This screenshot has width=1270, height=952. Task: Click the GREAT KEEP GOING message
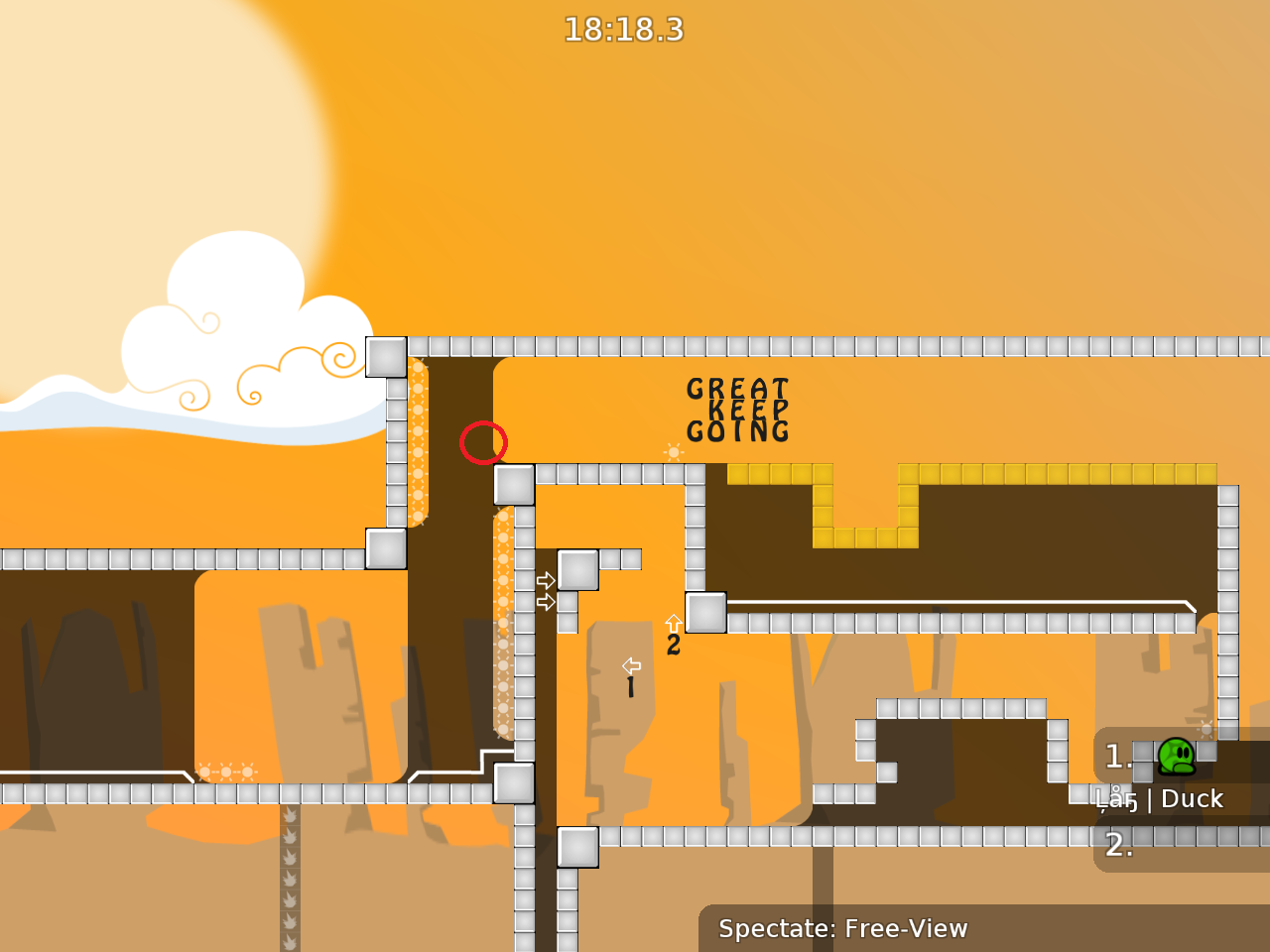[736, 409]
